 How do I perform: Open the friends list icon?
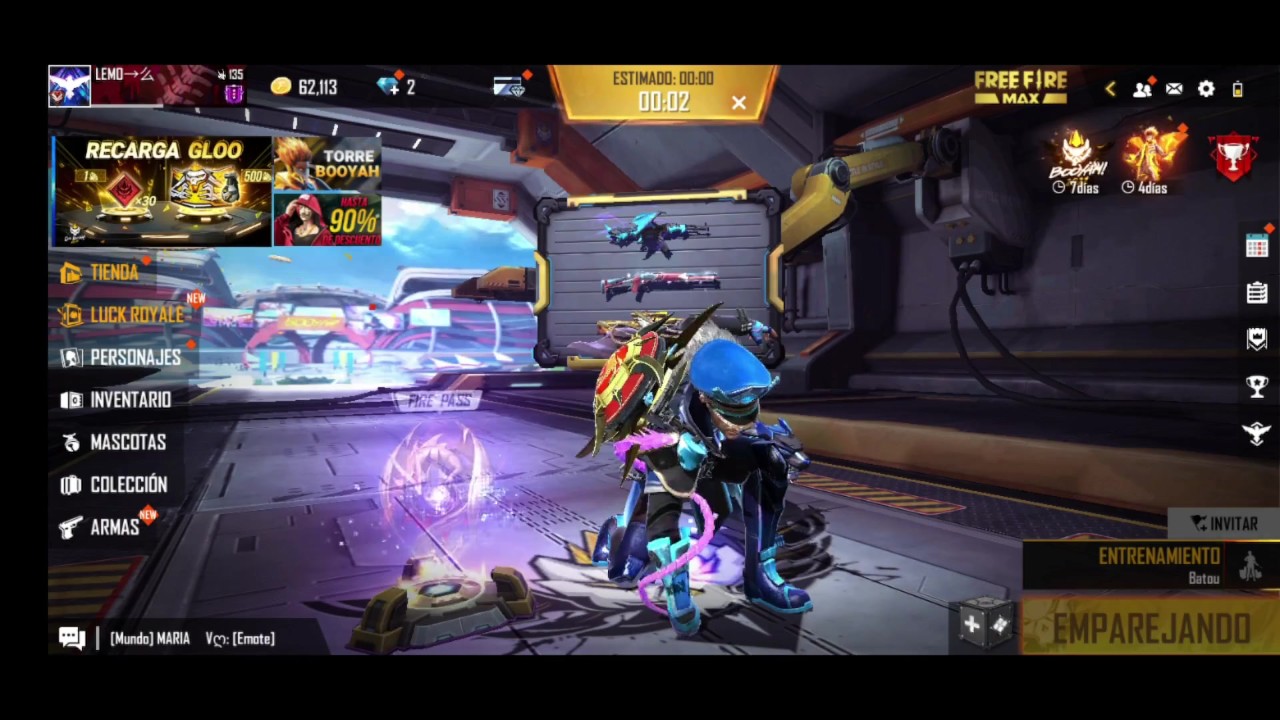point(1142,89)
